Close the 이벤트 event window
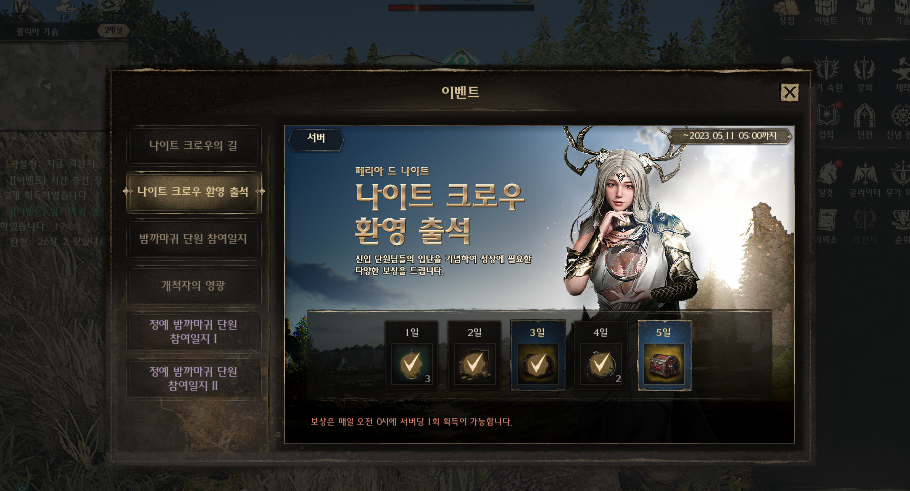Screen dimensions: 910x491 tap(789, 93)
